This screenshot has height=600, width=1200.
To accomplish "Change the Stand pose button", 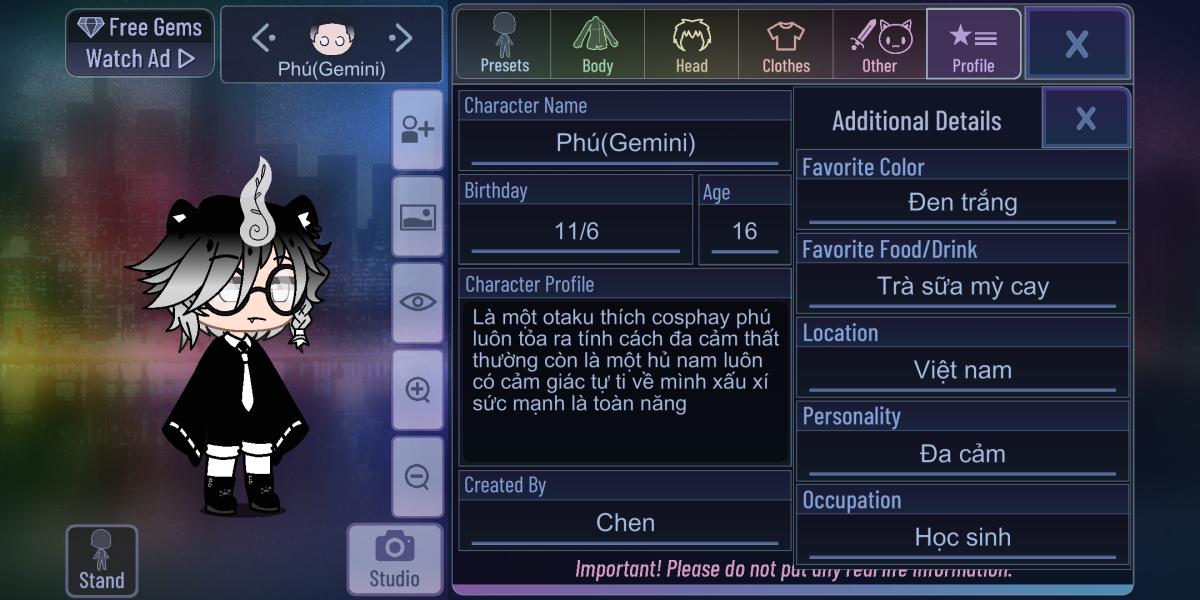I will [x=101, y=560].
